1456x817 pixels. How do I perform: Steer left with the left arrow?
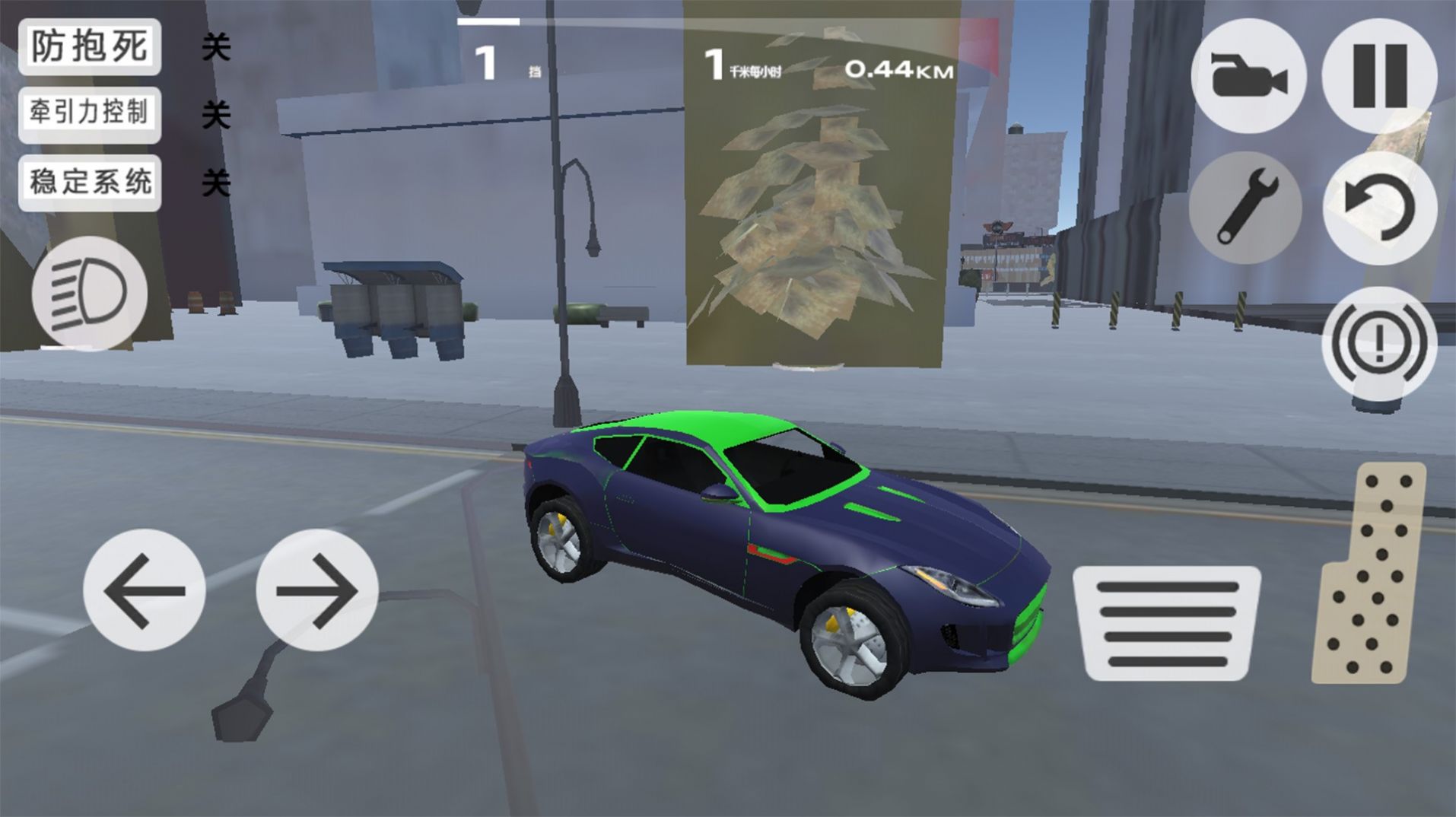coord(144,590)
